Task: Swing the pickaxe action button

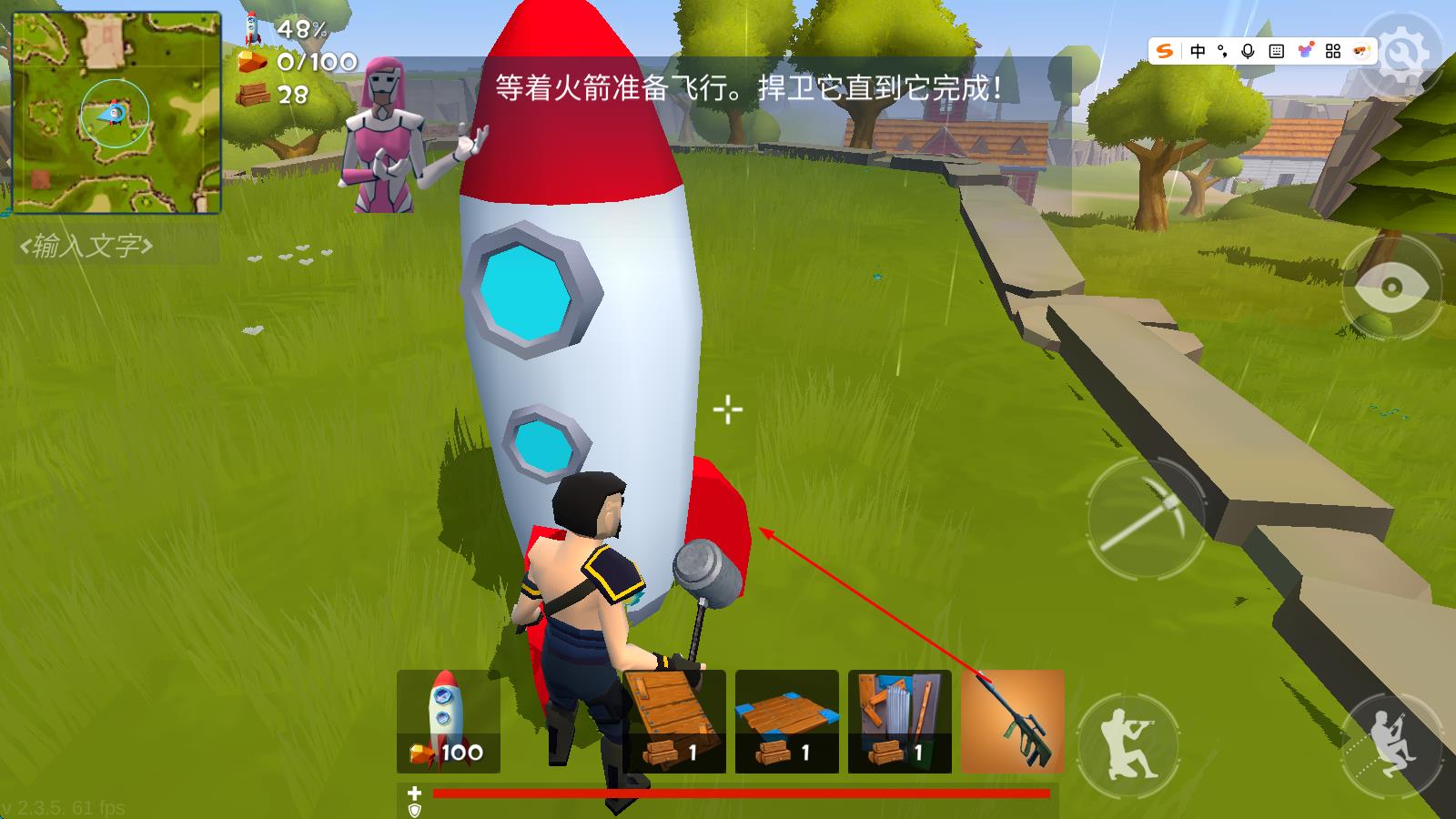Action: click(1147, 517)
